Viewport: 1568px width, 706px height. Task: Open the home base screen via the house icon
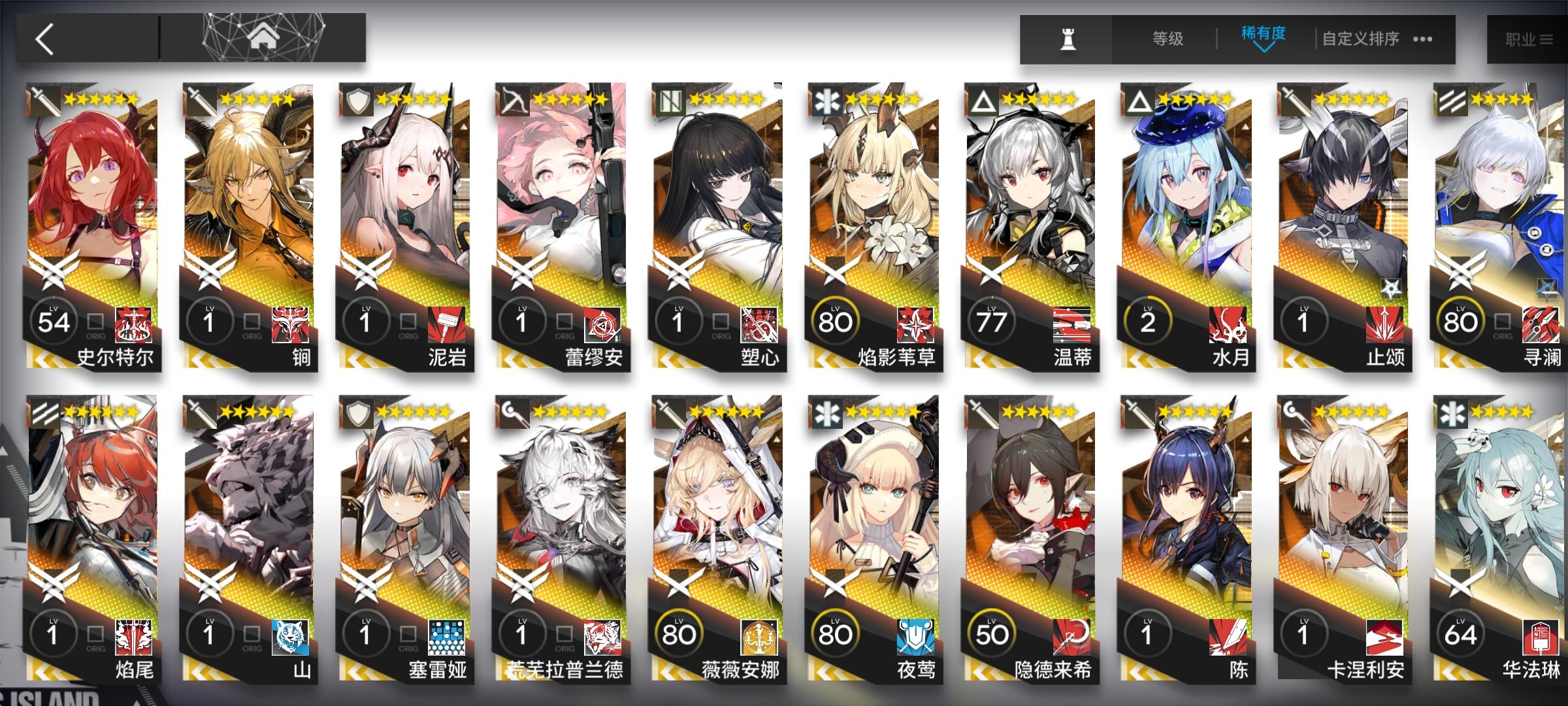[261, 36]
